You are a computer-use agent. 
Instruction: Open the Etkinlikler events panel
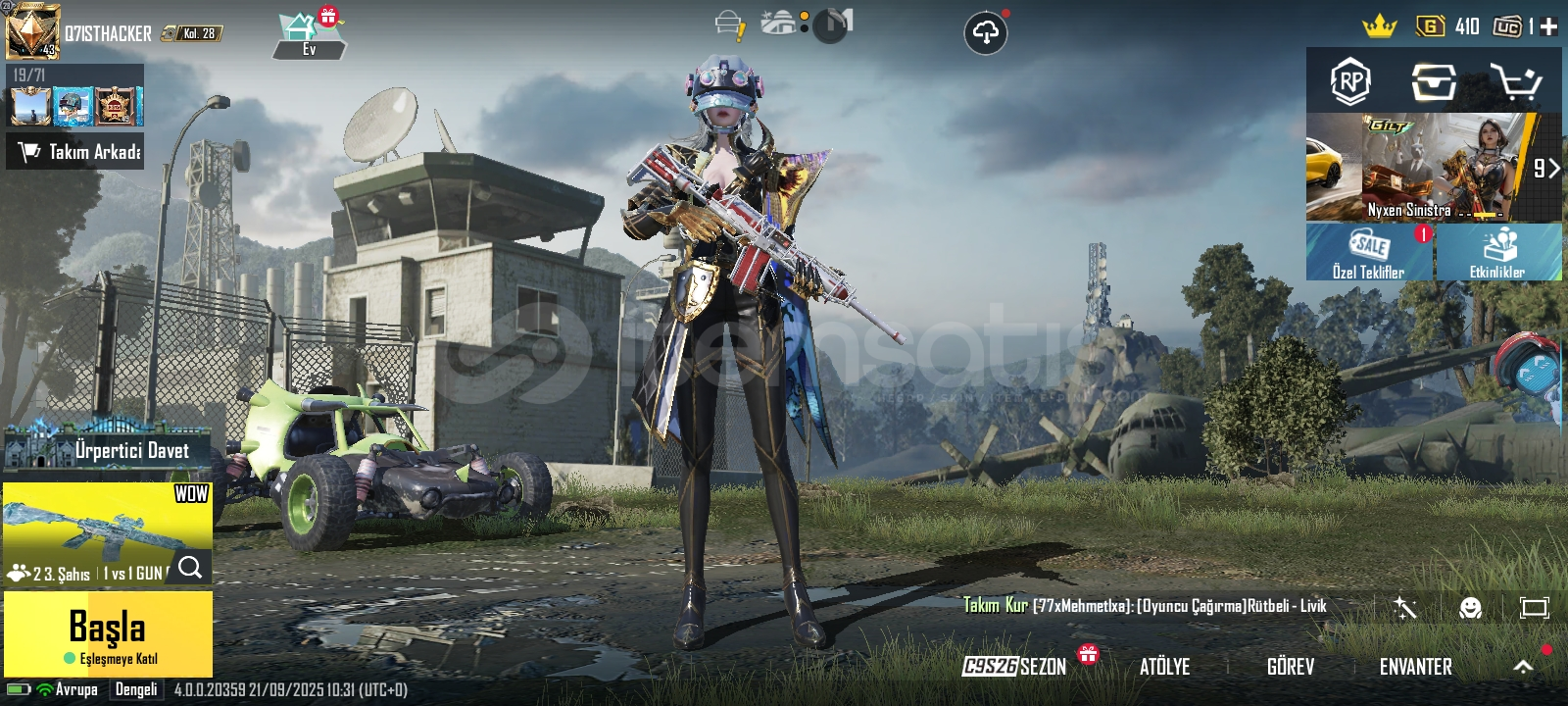(x=1497, y=252)
